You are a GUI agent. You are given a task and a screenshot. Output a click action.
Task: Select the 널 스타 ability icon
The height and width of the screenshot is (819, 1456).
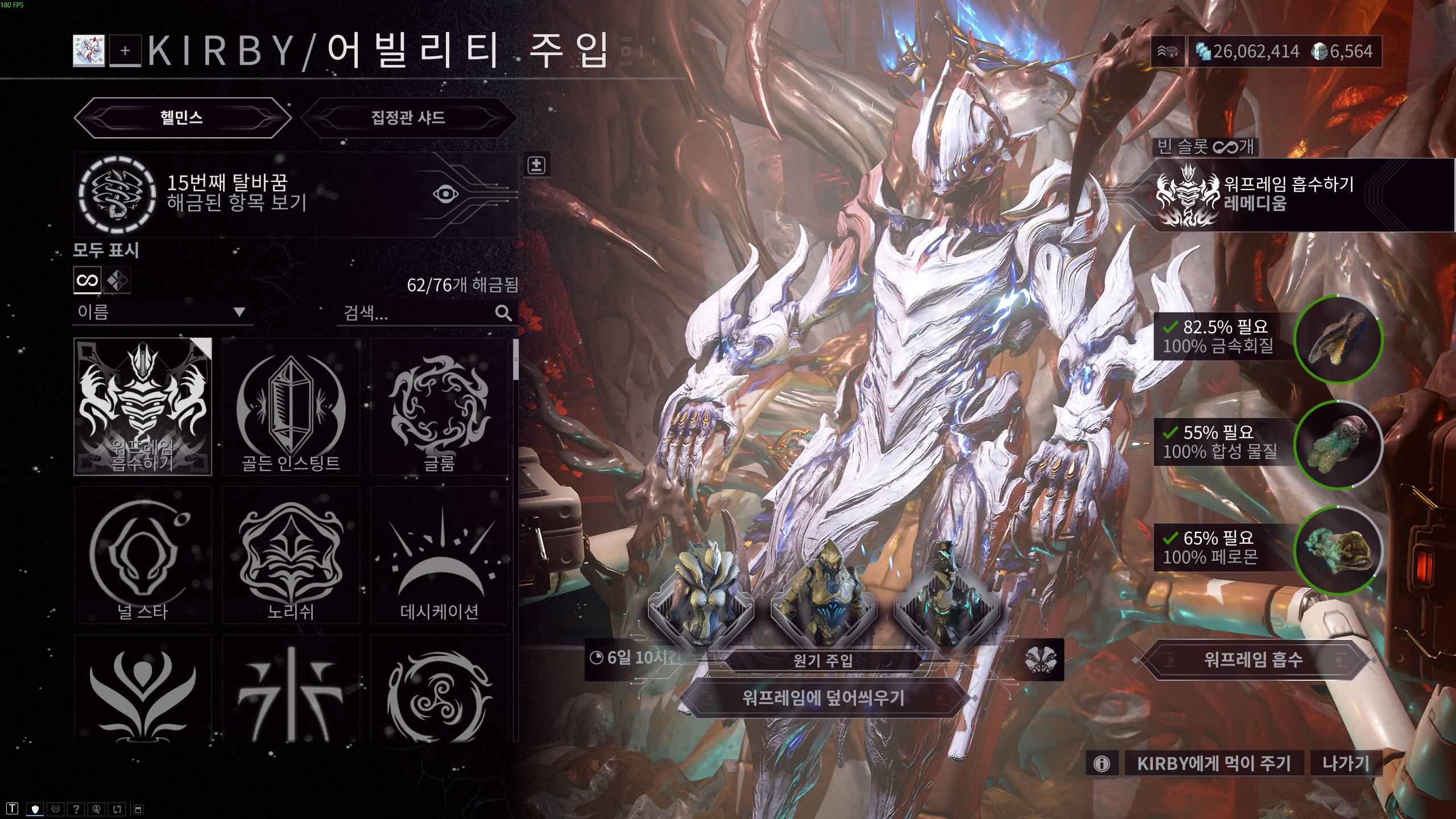(143, 555)
